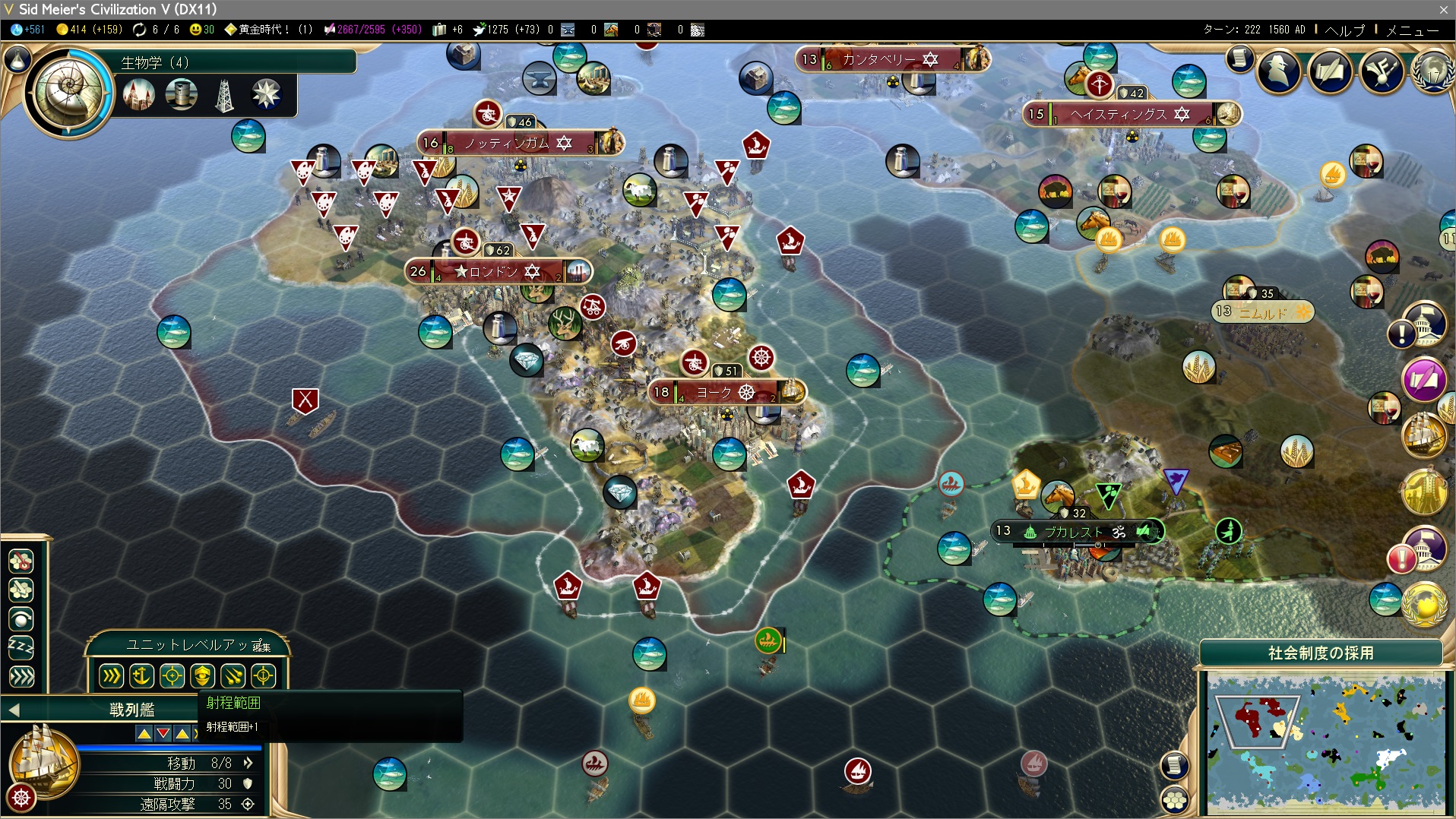The height and width of the screenshot is (819, 1456).
Task: Open the espionage spy overview
Action: pos(1279,71)
